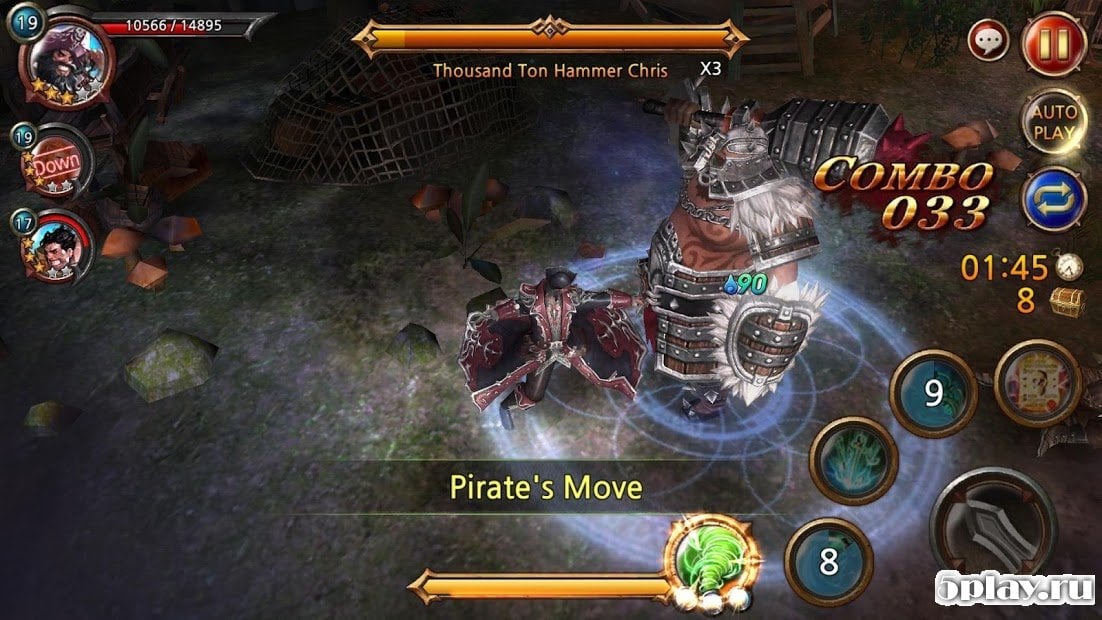Toggle the Auto Play button
Viewport: 1102px width, 620px height.
(x=1053, y=120)
